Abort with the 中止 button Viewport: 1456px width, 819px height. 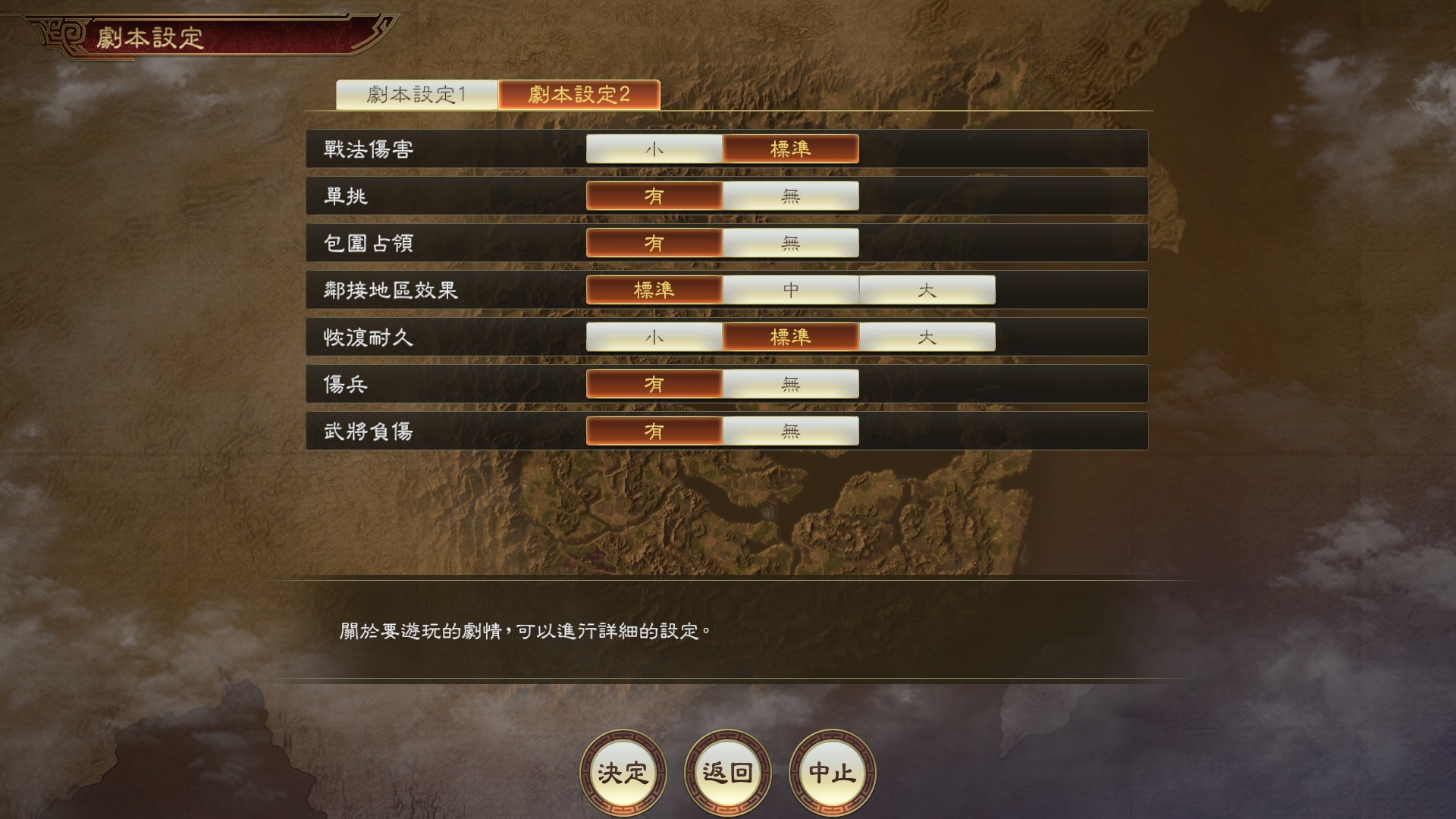click(x=833, y=773)
